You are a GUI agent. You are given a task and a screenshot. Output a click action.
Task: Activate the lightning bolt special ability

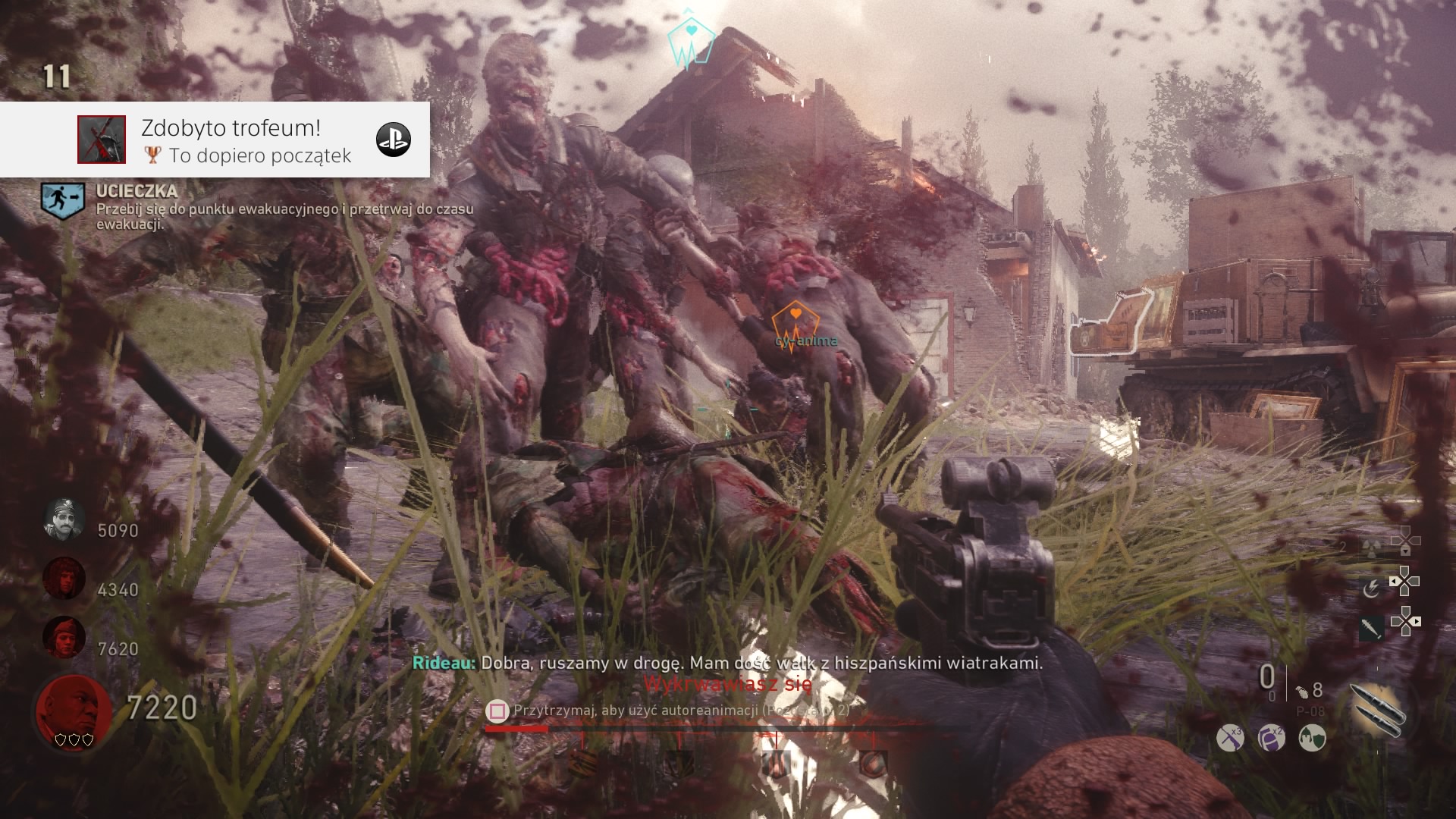click(1371, 588)
